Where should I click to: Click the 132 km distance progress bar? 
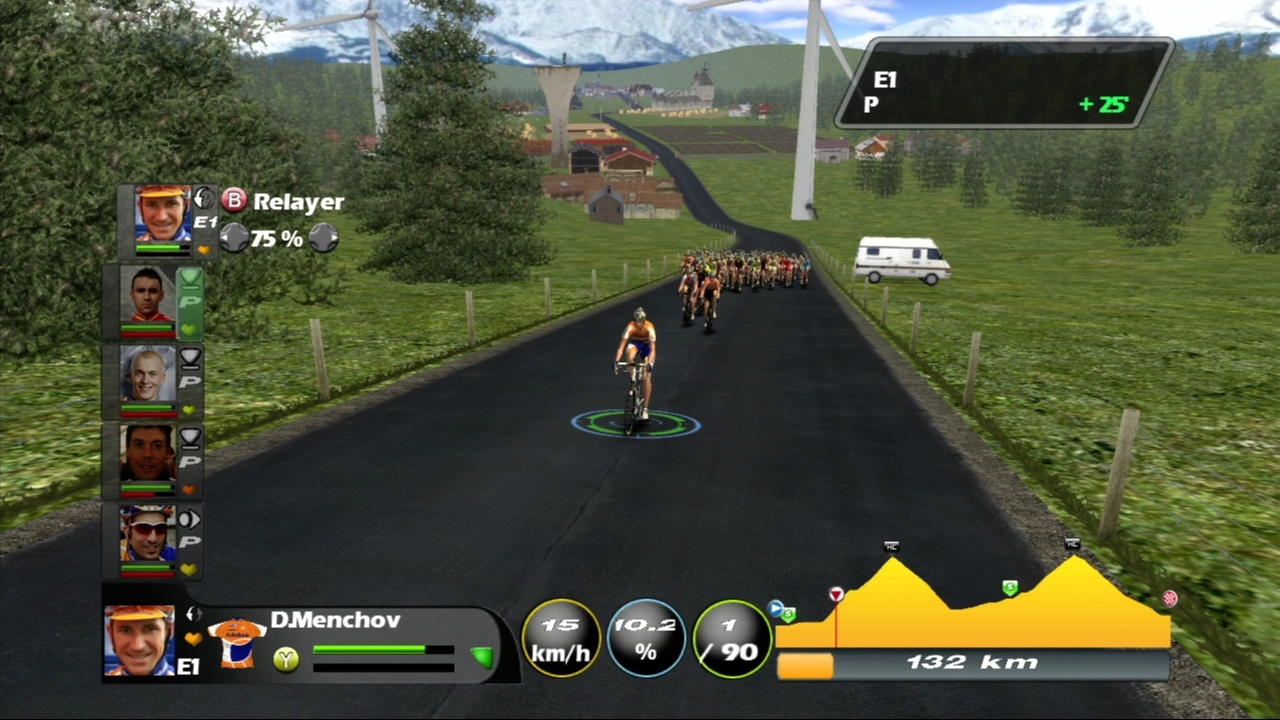tap(972, 663)
